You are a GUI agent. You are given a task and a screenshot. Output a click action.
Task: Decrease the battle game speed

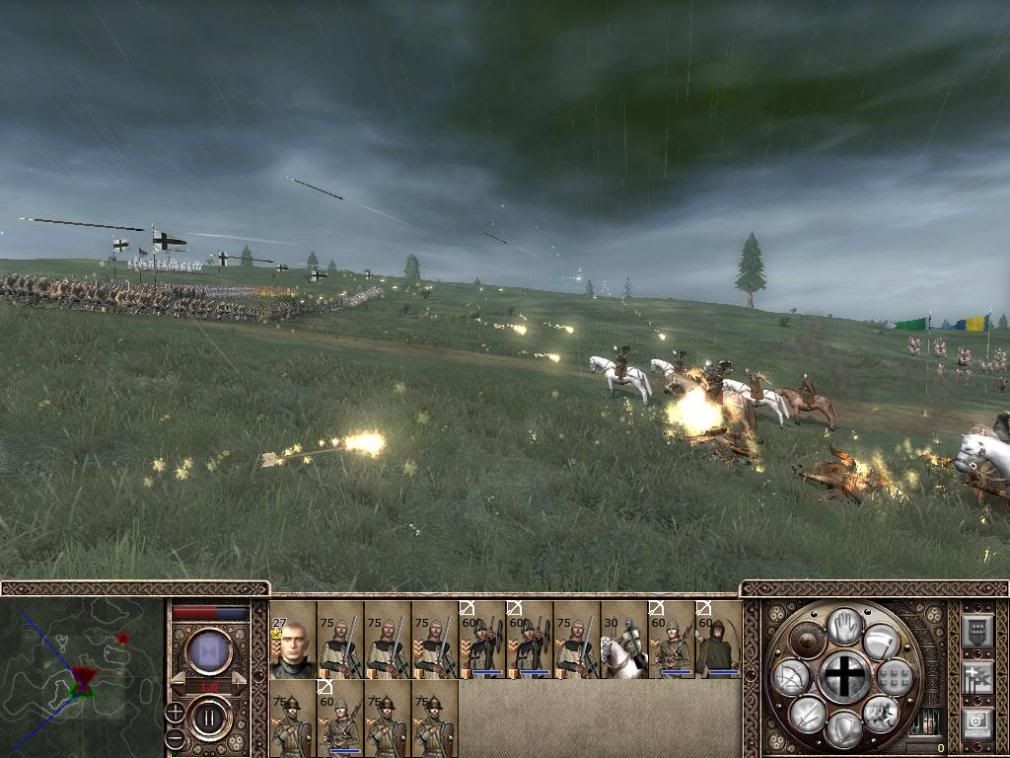(178, 678)
